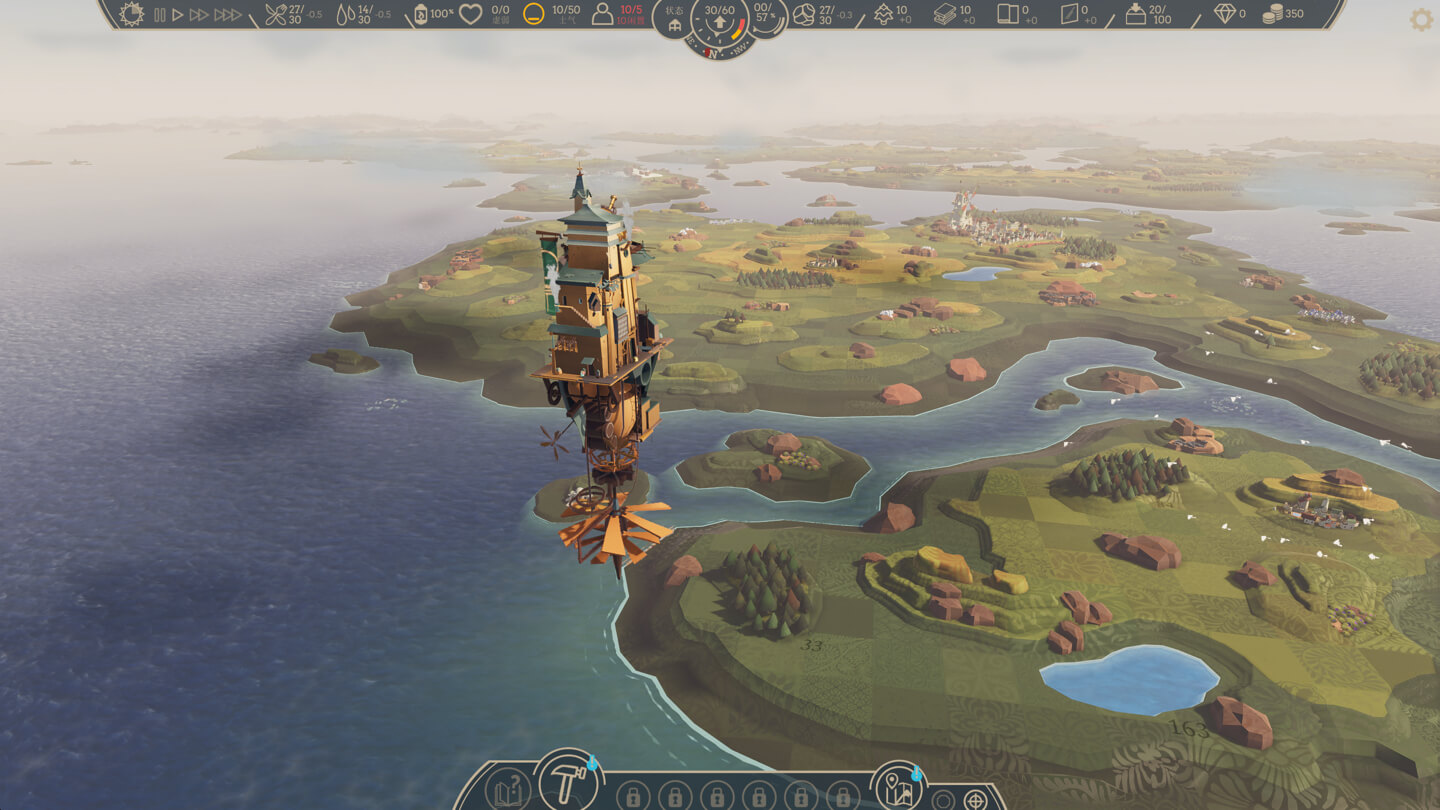Image resolution: width=1440 pixels, height=810 pixels.
Task: Open the world map with location pin
Action: coord(895,786)
